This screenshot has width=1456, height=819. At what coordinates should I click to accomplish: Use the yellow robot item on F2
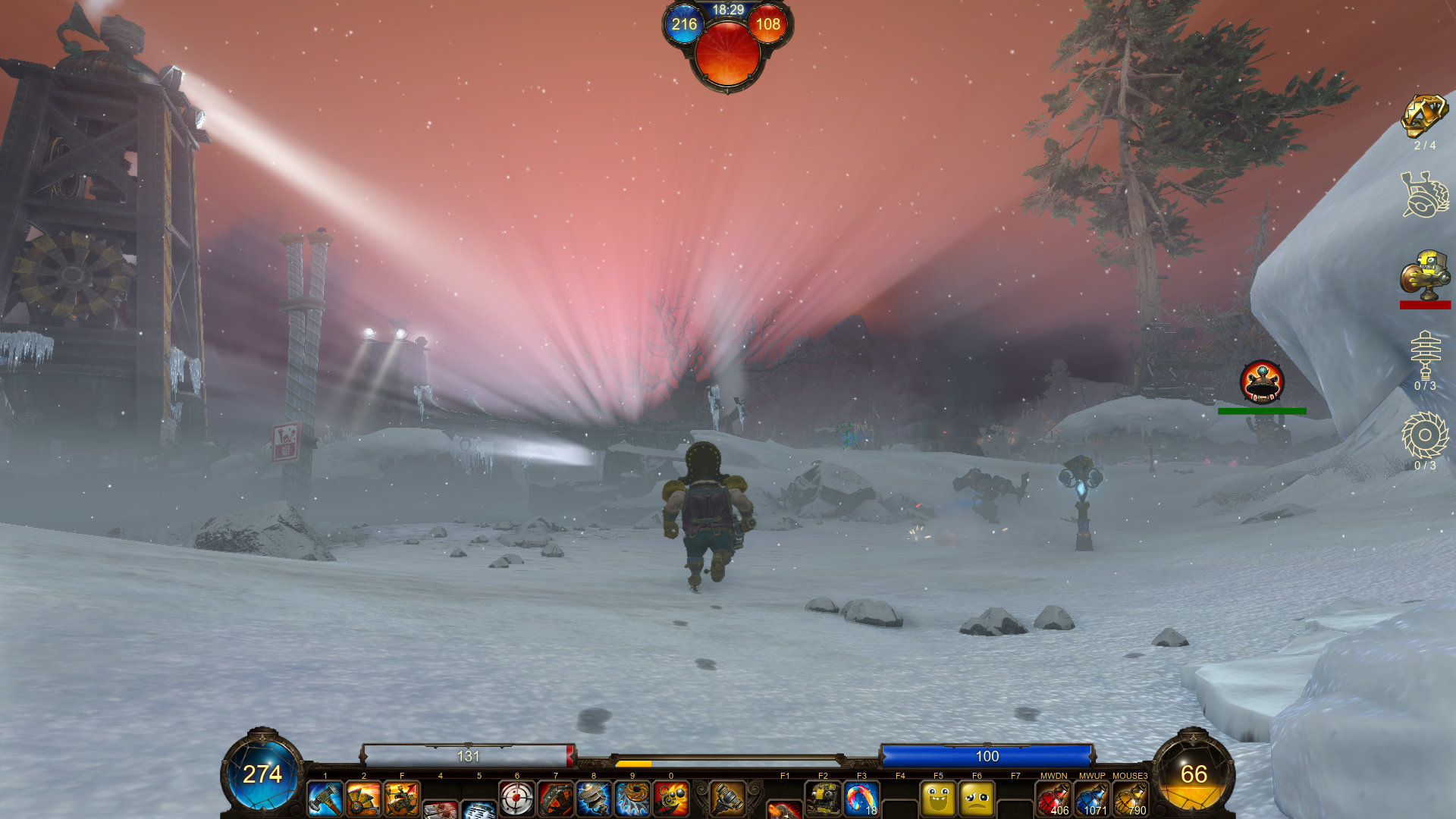(823, 799)
